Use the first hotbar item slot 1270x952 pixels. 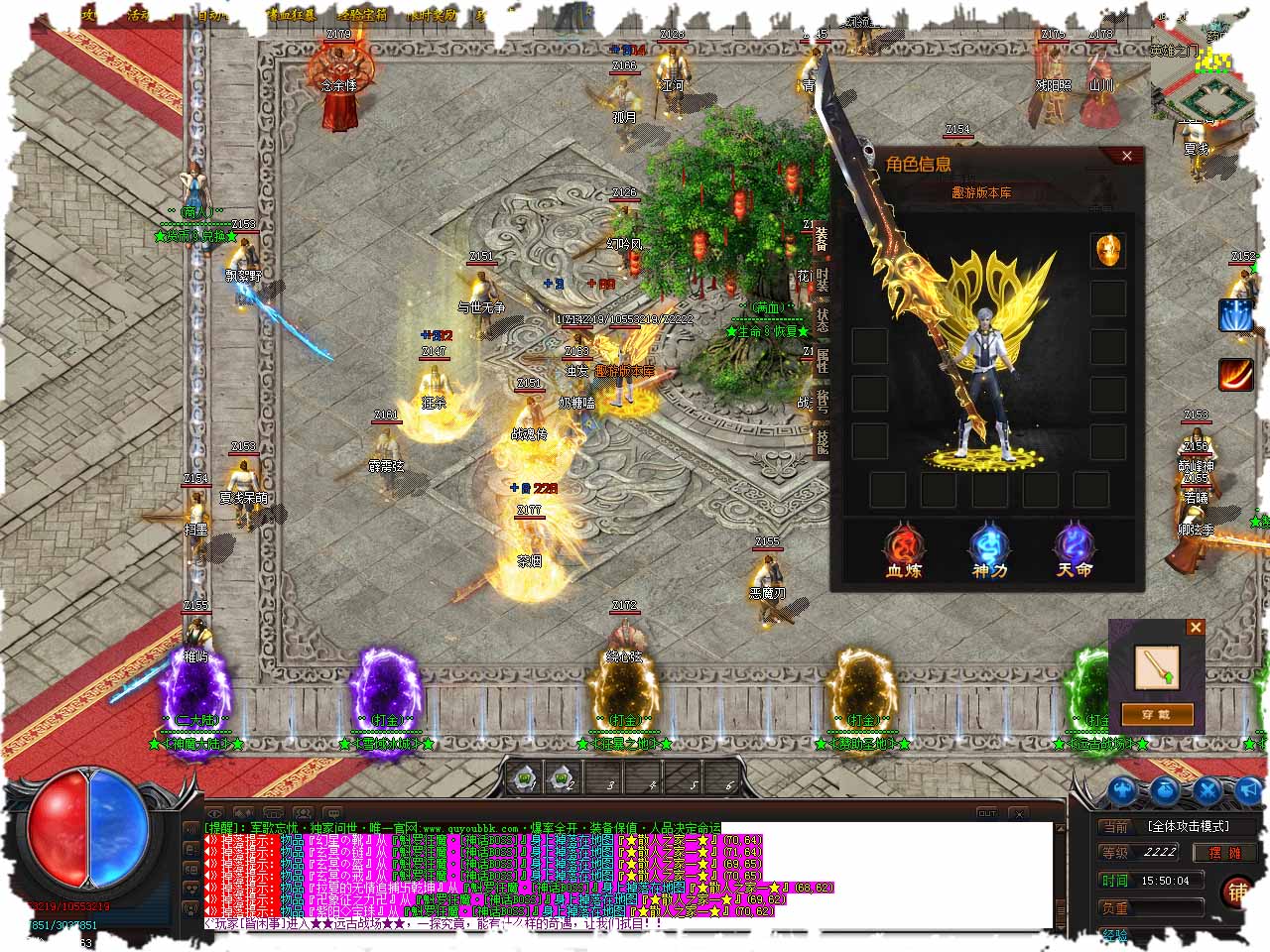click(x=523, y=778)
